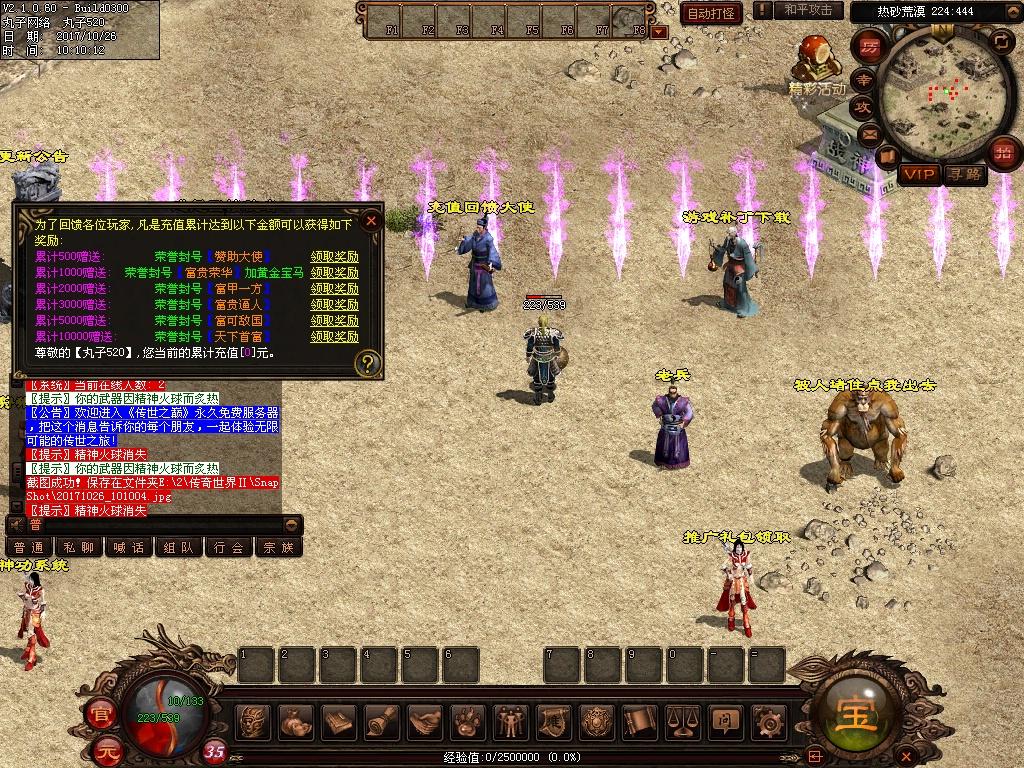Image resolution: width=1024 pixels, height=768 pixels.
Task: Toggle 自动打怪 auto-fight button
Action: [711, 13]
